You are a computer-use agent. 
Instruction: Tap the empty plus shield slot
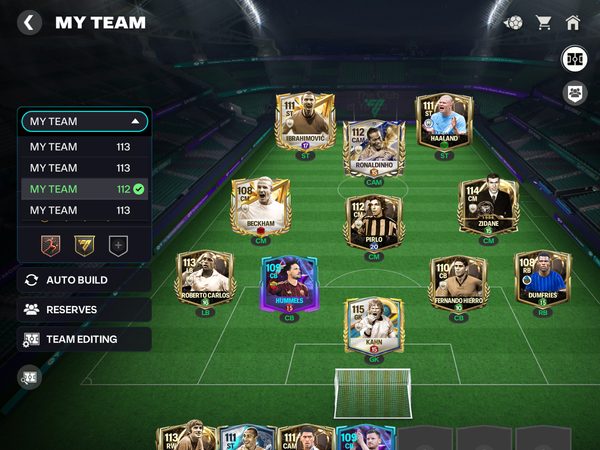coord(118,244)
